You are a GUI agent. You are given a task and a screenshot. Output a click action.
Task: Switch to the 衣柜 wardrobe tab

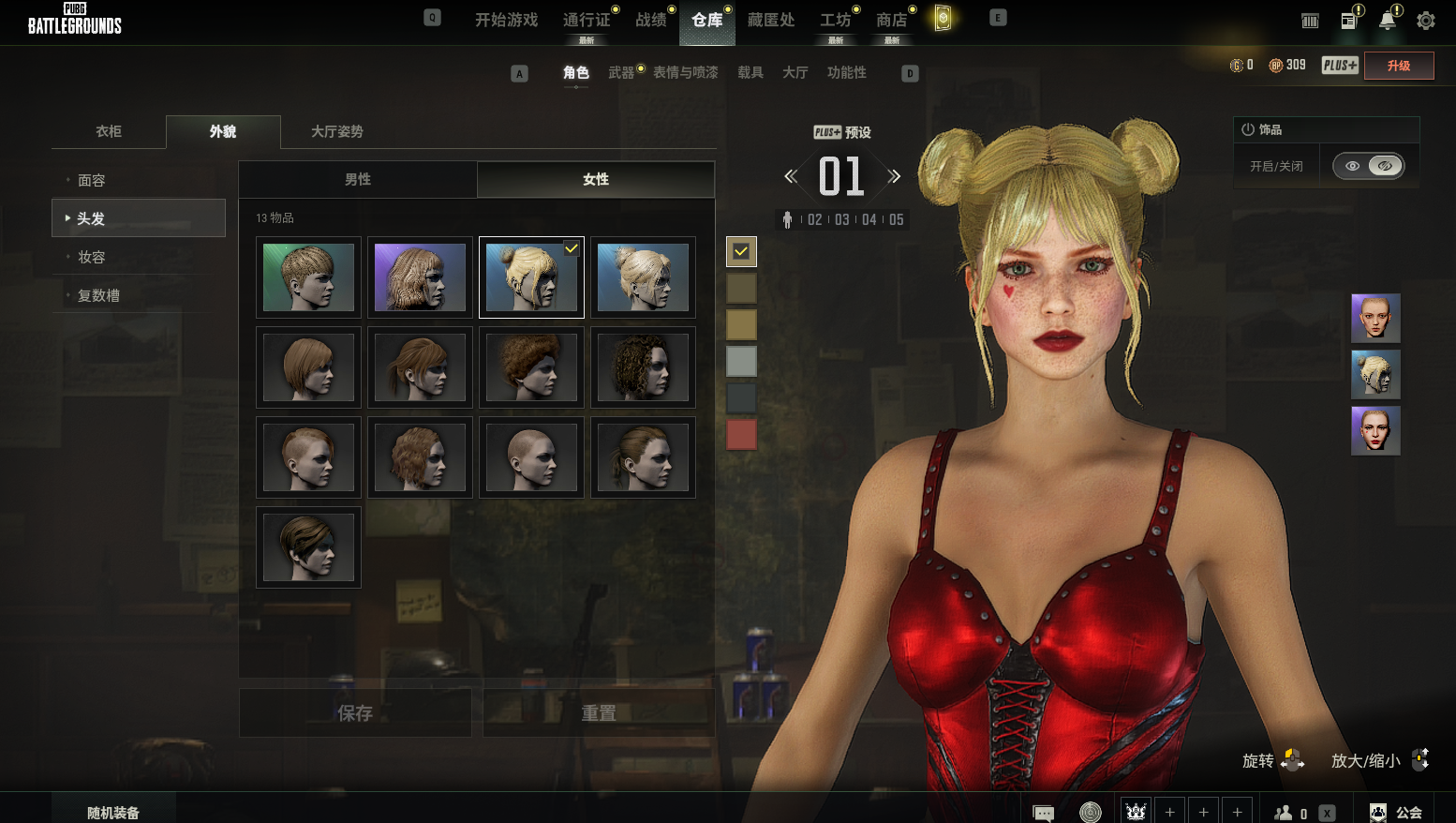[x=109, y=131]
